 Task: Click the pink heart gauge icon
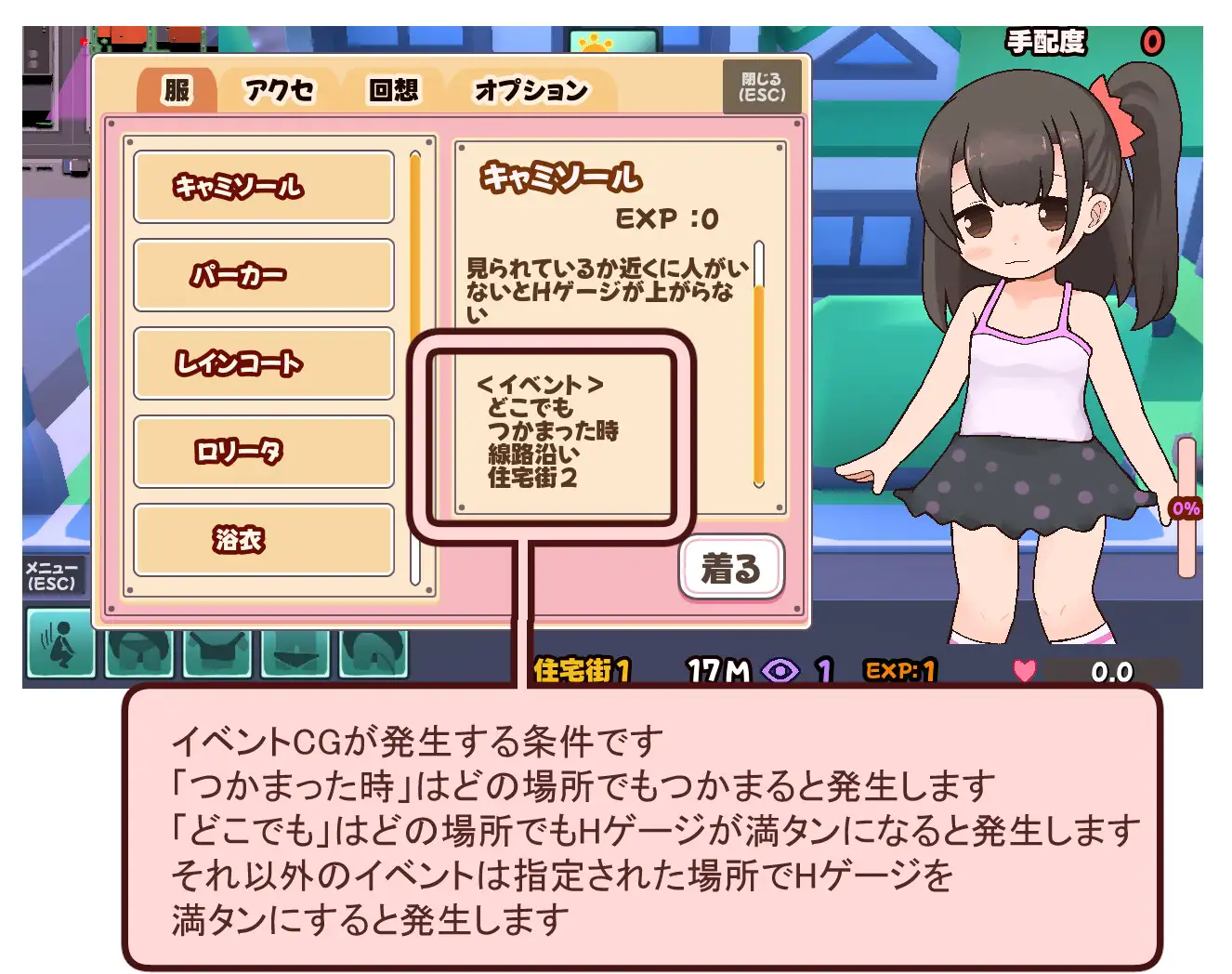(x=1024, y=671)
